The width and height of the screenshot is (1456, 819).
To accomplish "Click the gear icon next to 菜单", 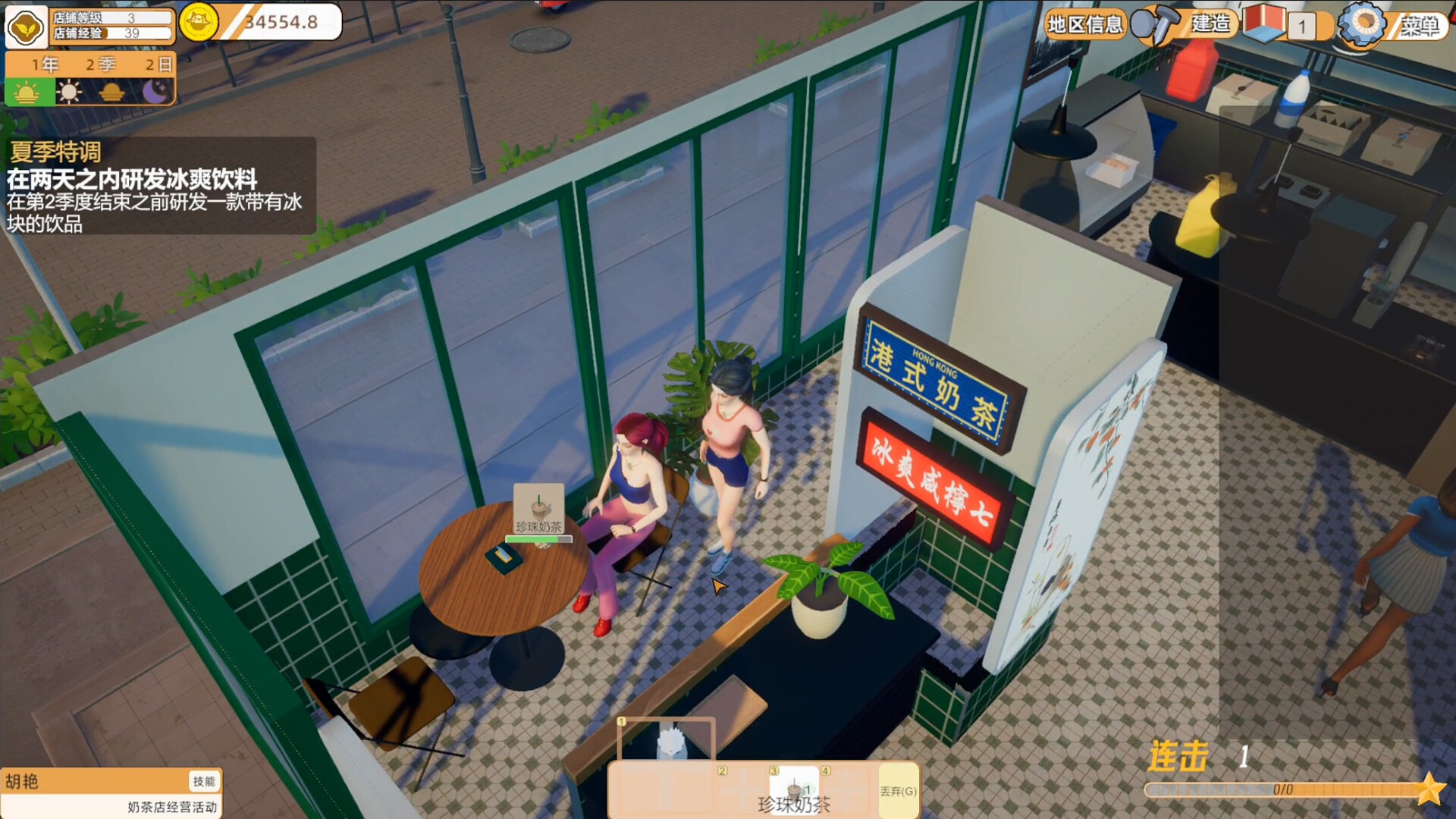I will (1365, 24).
